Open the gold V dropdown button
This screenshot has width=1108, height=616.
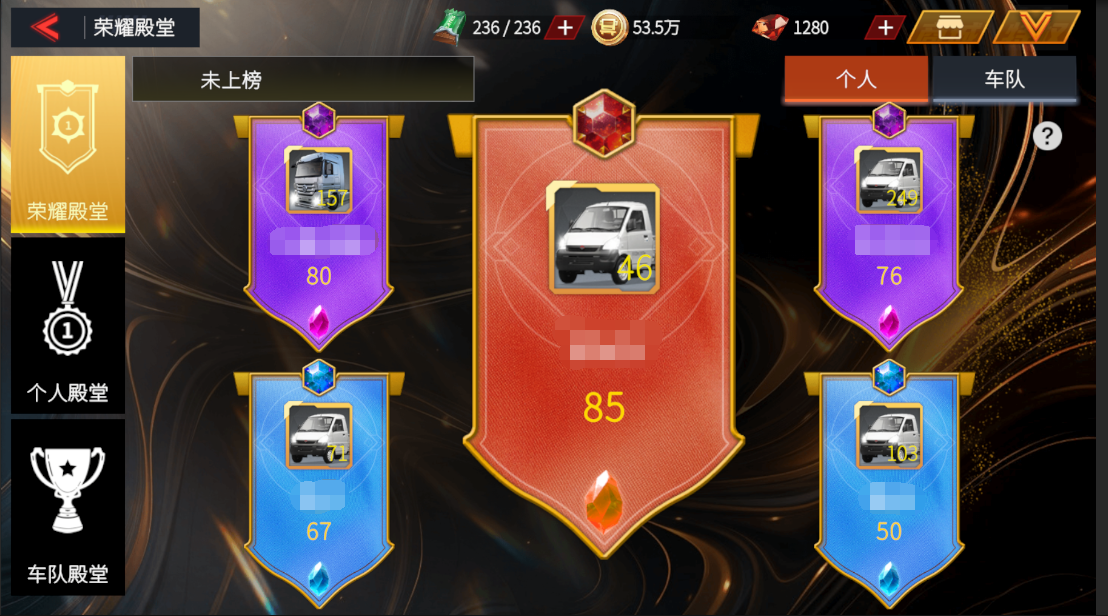(x=1036, y=27)
